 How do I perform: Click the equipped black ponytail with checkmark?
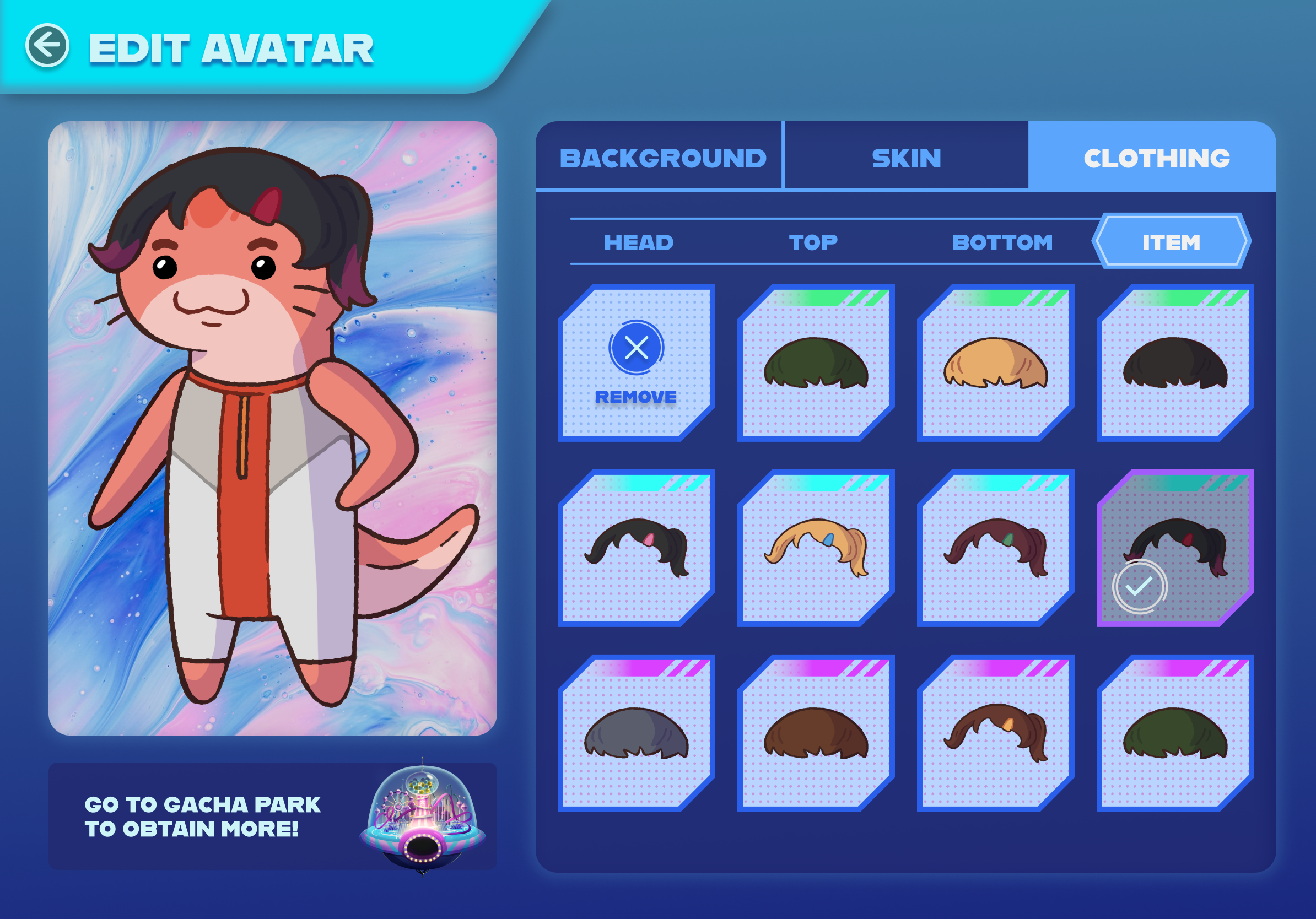pyautogui.click(x=1175, y=548)
